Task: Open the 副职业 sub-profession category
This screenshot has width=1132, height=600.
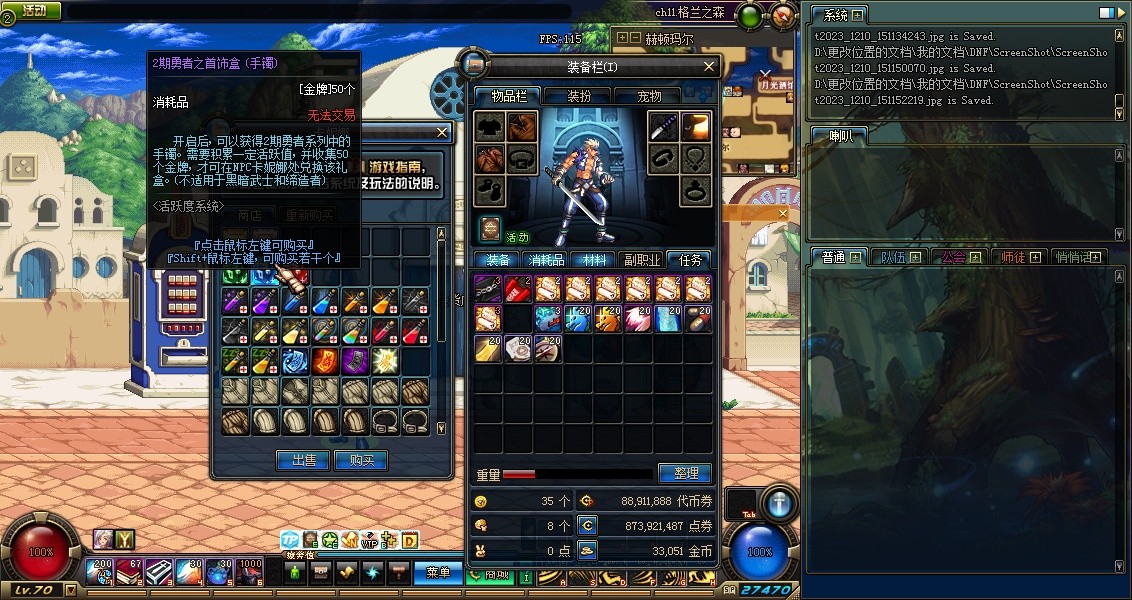Action: [x=641, y=260]
